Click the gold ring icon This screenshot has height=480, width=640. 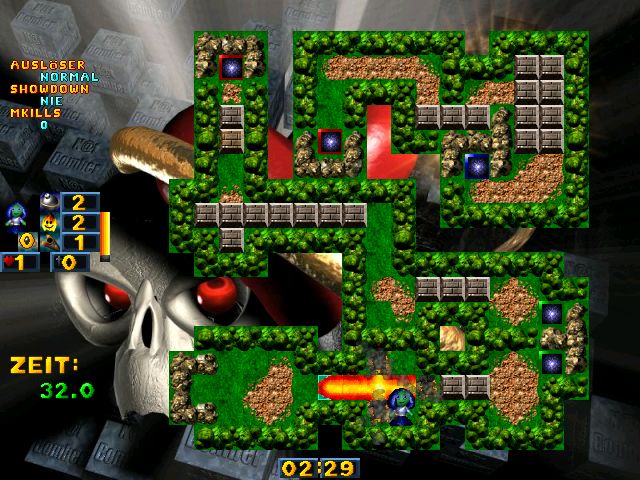26,241
